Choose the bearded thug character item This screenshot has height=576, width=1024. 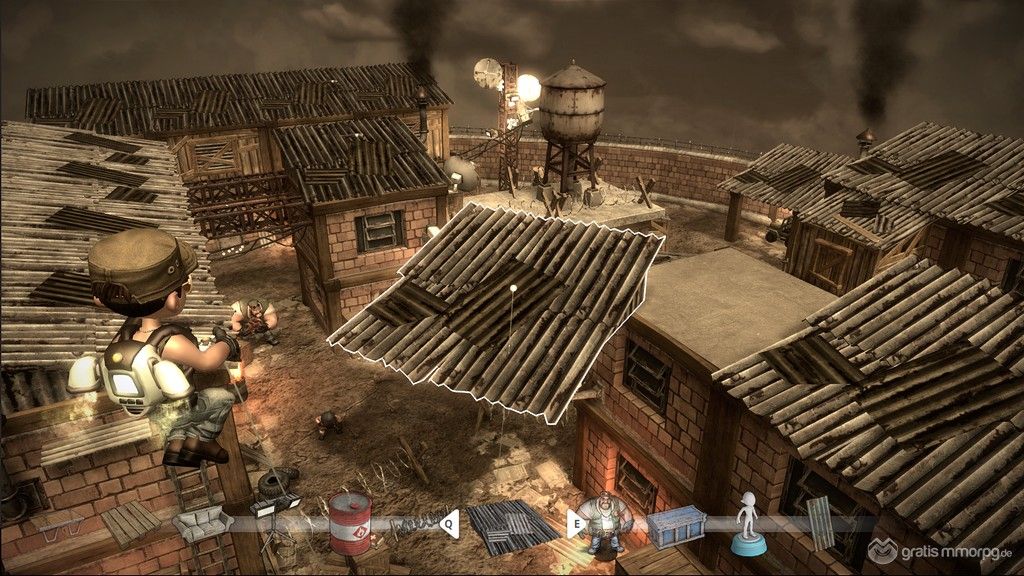603,523
